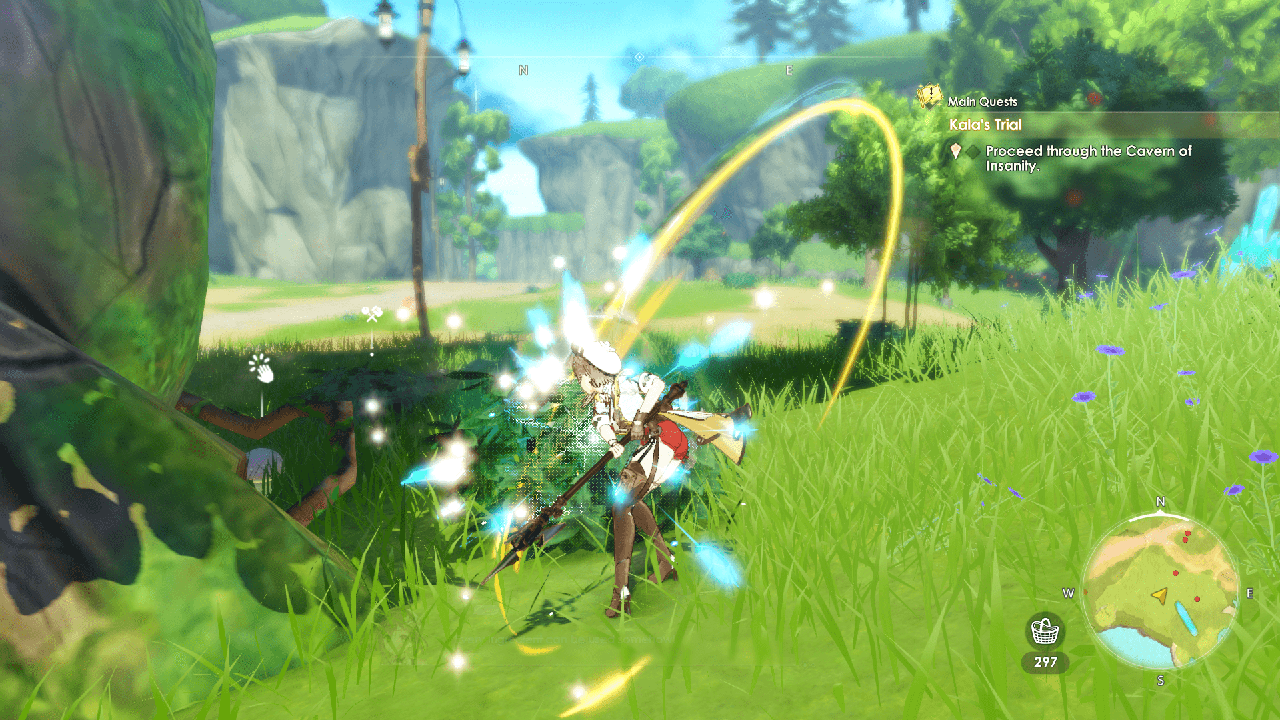The height and width of the screenshot is (720, 1280).
Task: Click the Cavern of Insanity objective
Action: pyautogui.click(x=1088, y=158)
